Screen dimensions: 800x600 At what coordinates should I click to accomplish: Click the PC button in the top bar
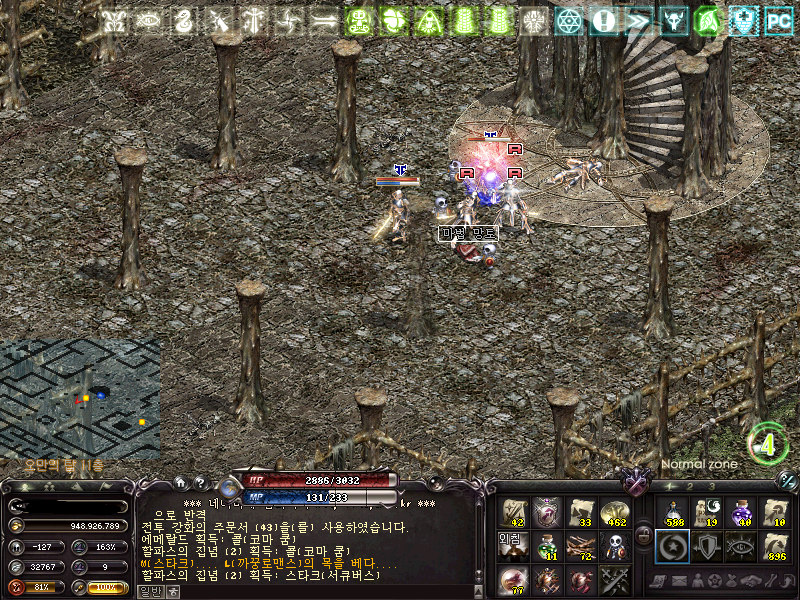(x=779, y=20)
